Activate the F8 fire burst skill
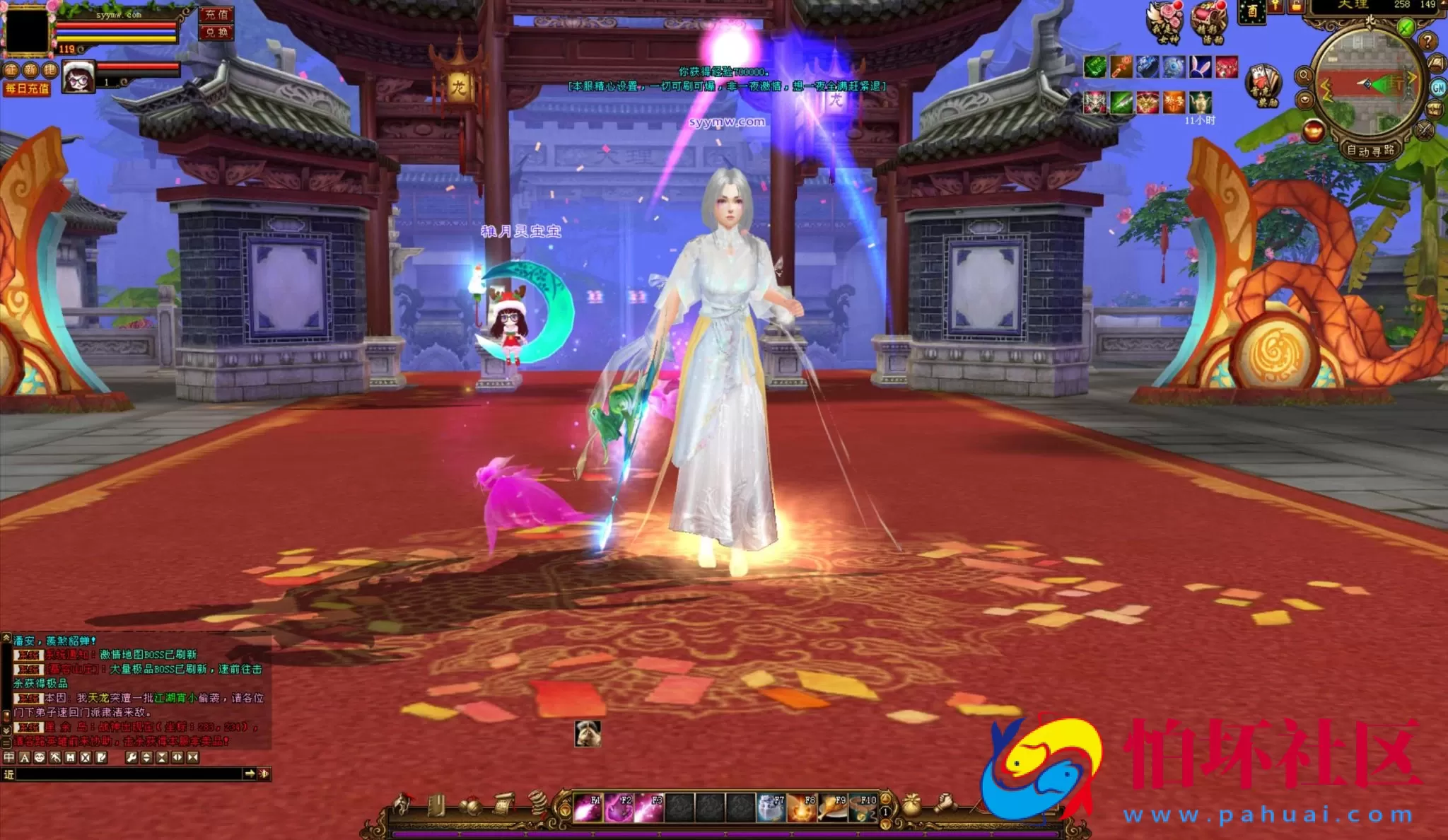Screen dimensions: 1448x840 coord(802,807)
